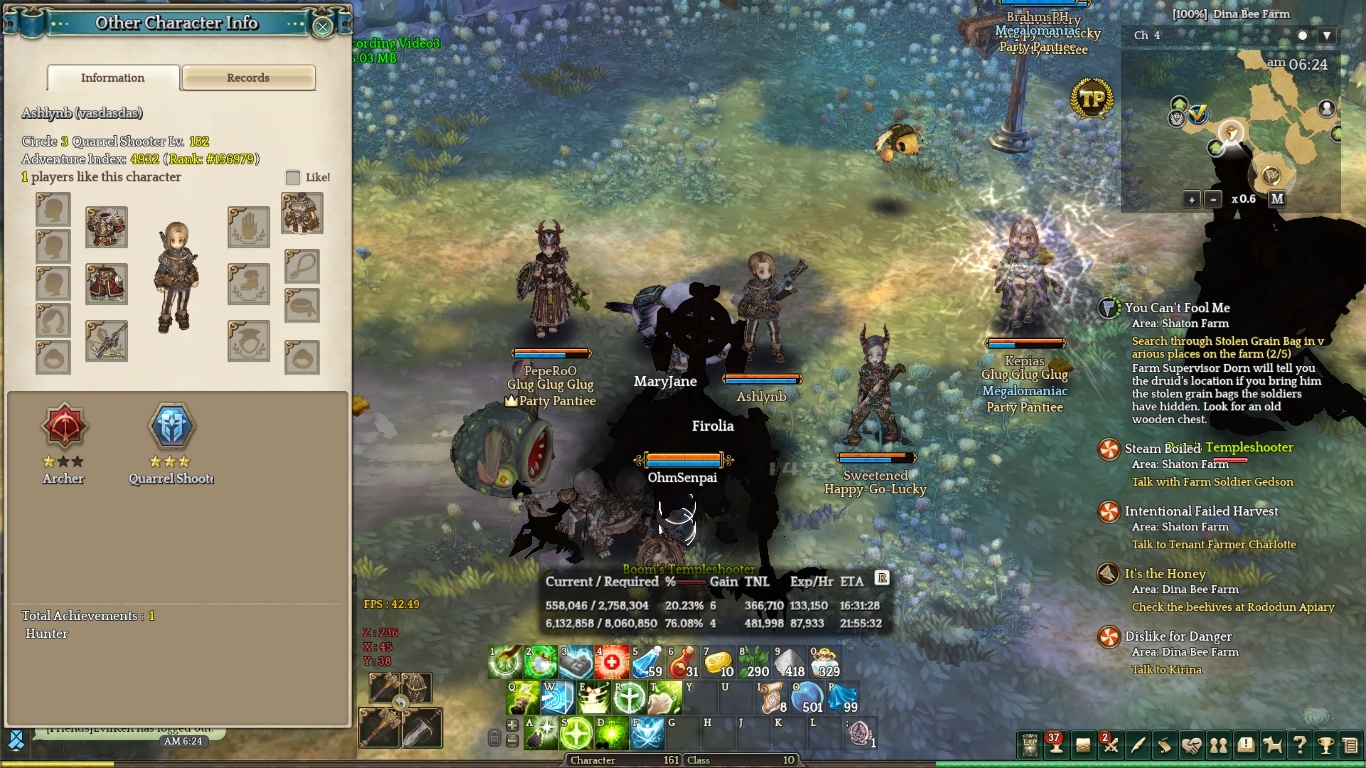Open the companion pet menu icon
Viewport: 1366px width, 768px height.
click(1272, 745)
